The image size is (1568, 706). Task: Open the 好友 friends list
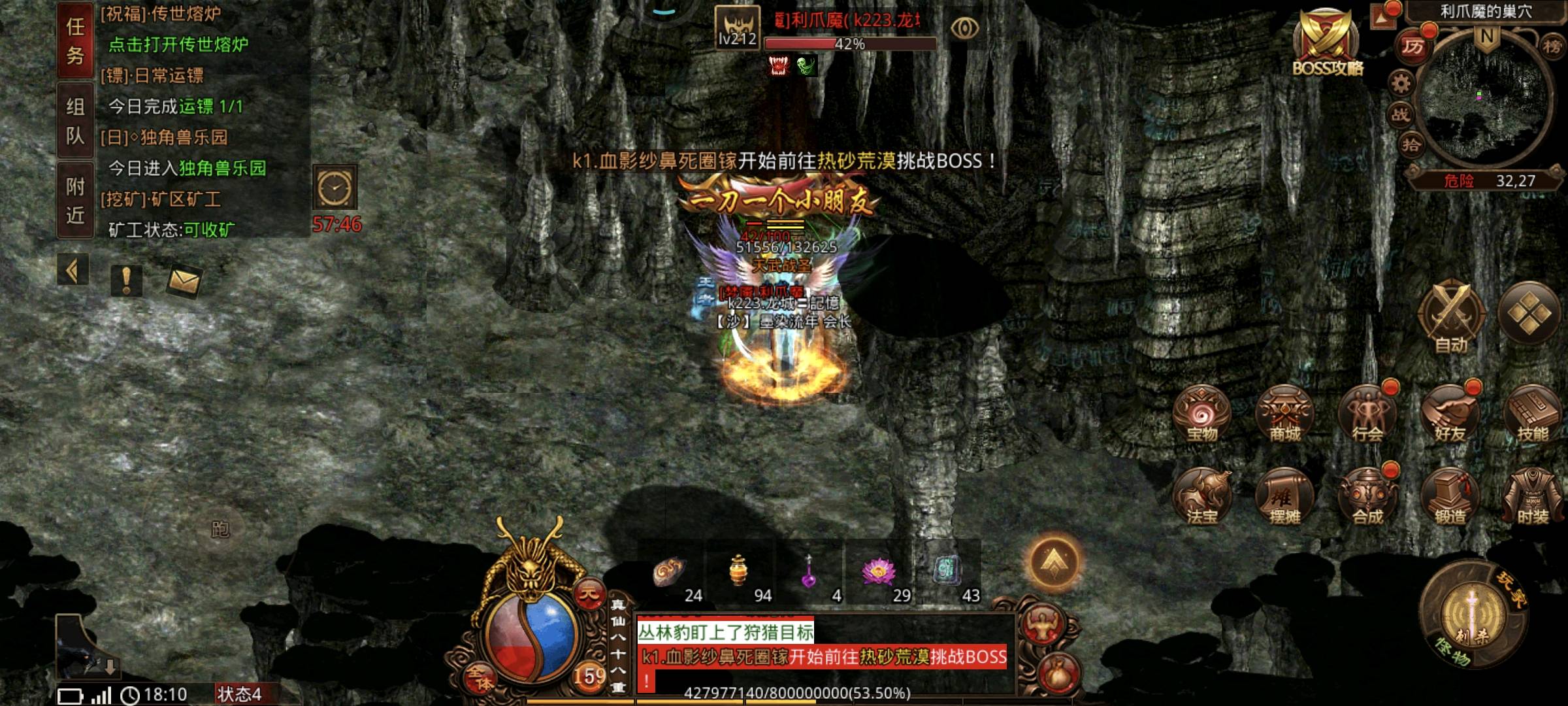pyautogui.click(x=1450, y=415)
